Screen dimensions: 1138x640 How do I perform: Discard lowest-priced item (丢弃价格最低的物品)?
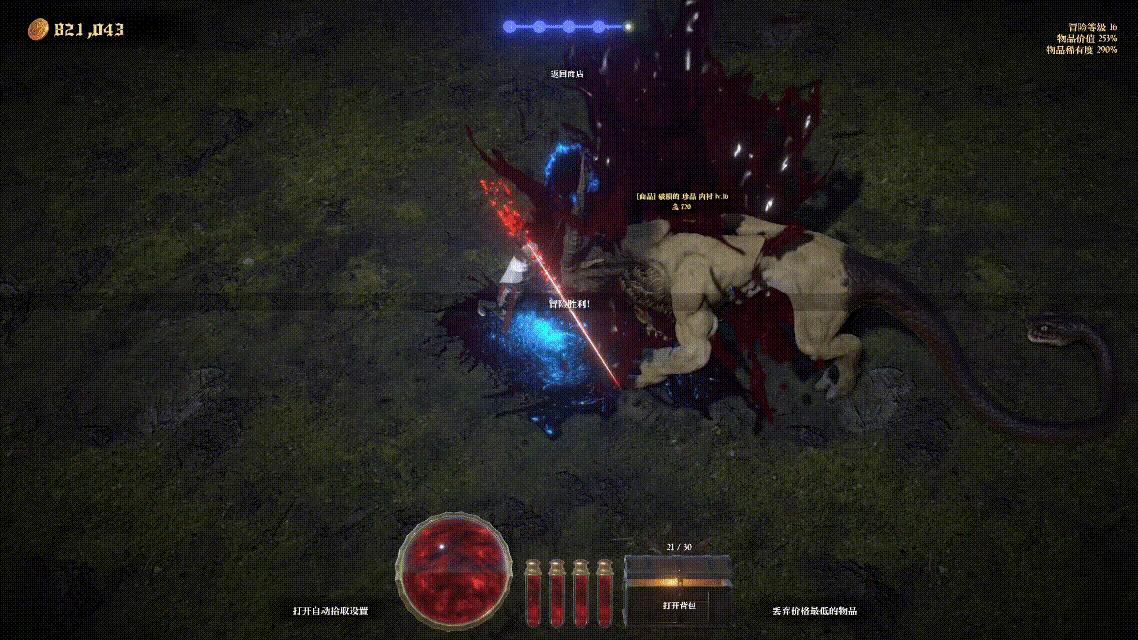tap(814, 610)
